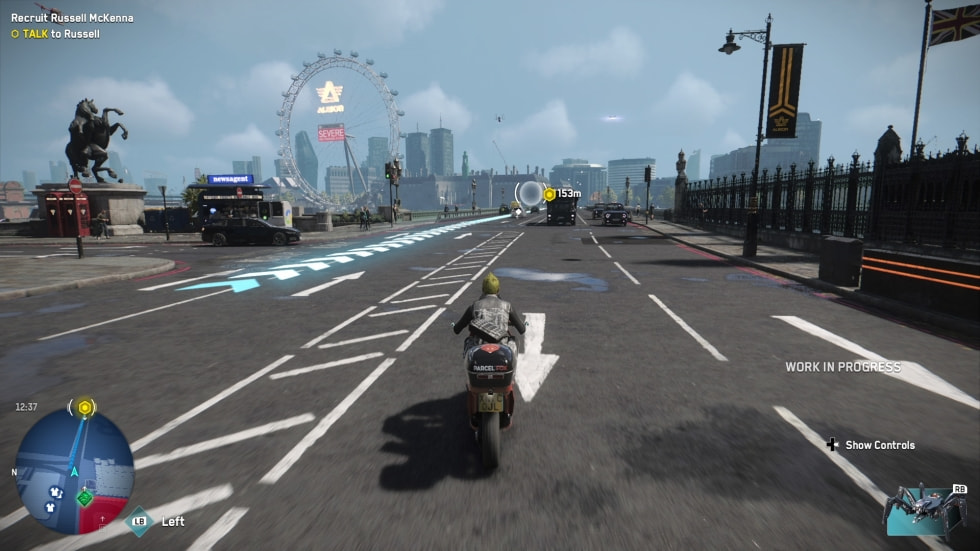Screen dimensions: 980x551
Task: Click the Show Controls label
Action: [879, 445]
